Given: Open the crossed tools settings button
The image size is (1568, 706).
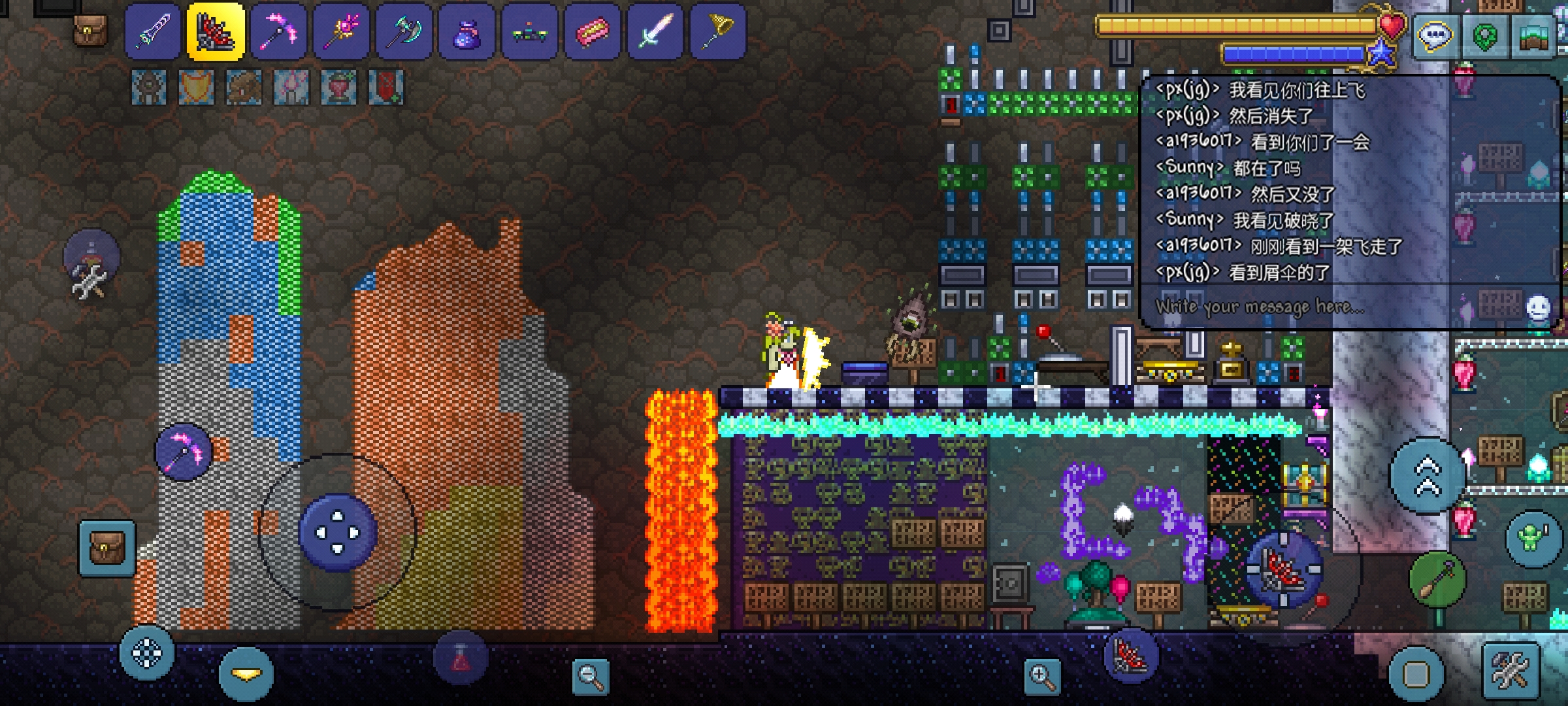Looking at the screenshot, I should click(1511, 671).
